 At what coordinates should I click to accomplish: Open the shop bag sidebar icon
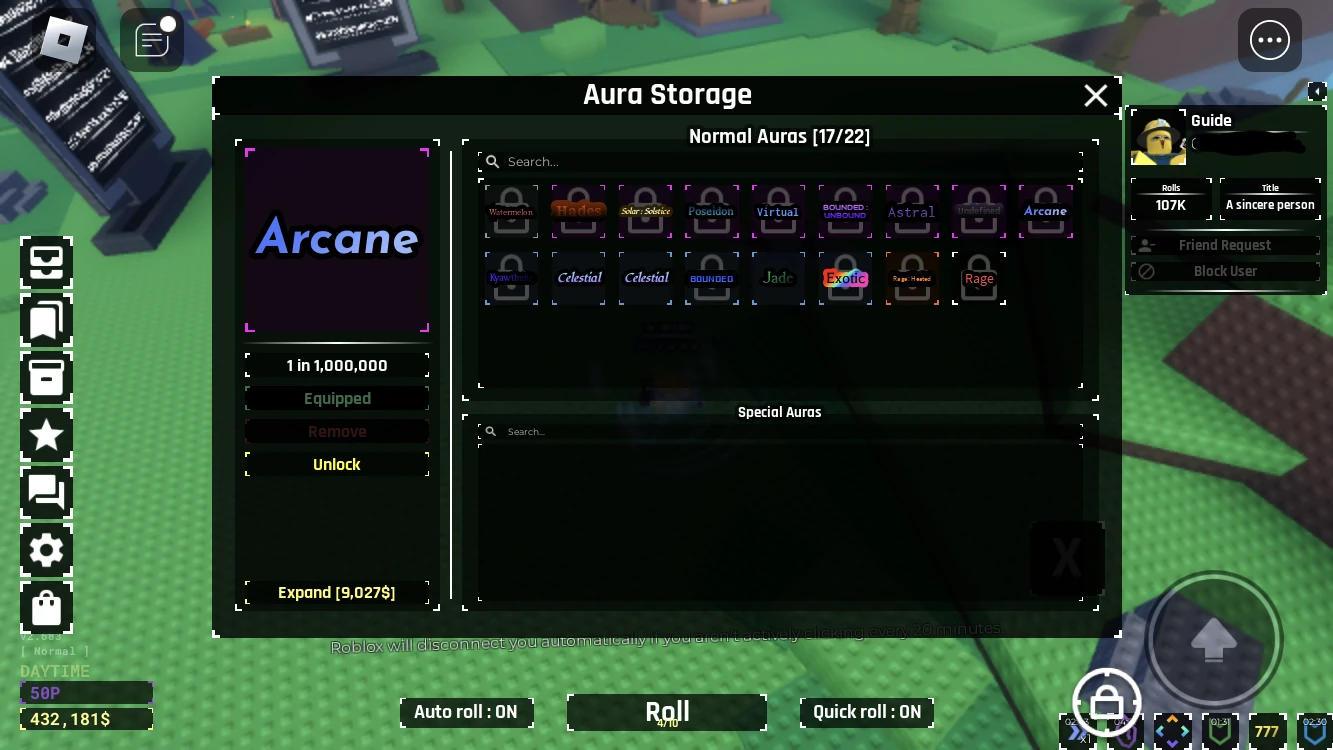click(46, 607)
